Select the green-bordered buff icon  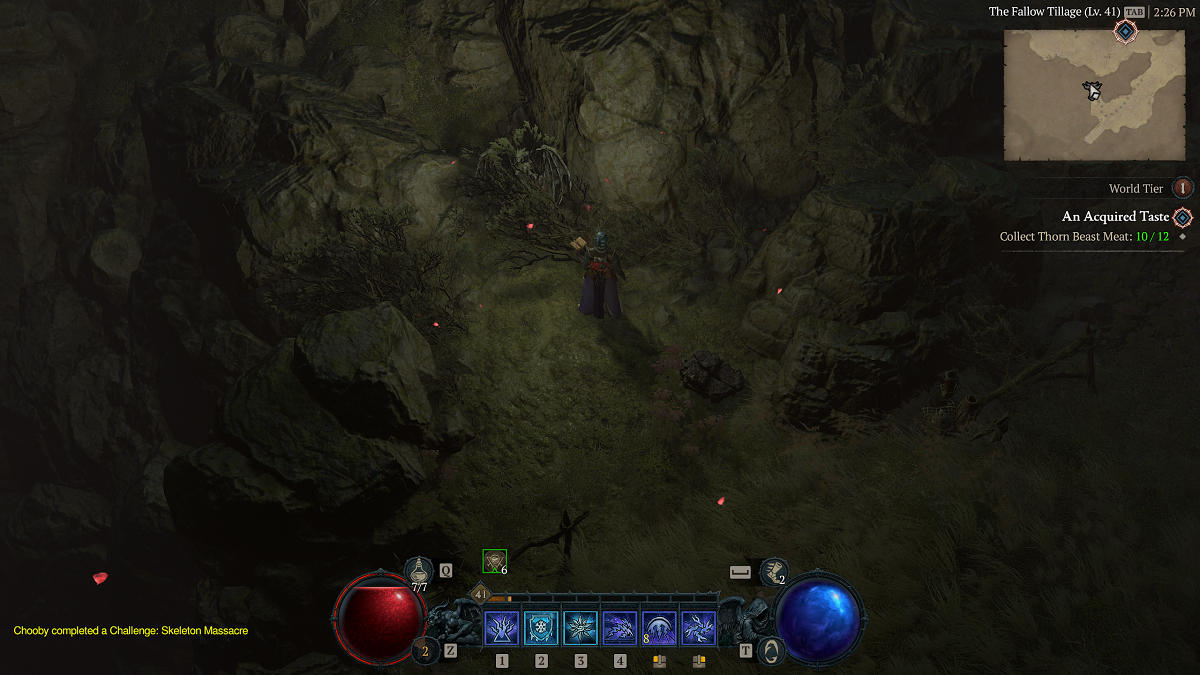pyautogui.click(x=494, y=561)
